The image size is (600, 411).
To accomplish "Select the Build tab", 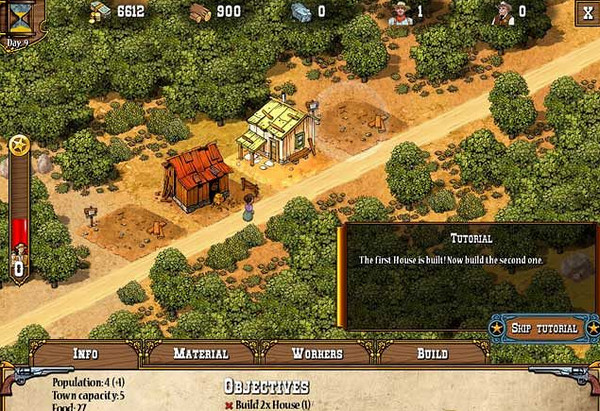I will (x=432, y=353).
